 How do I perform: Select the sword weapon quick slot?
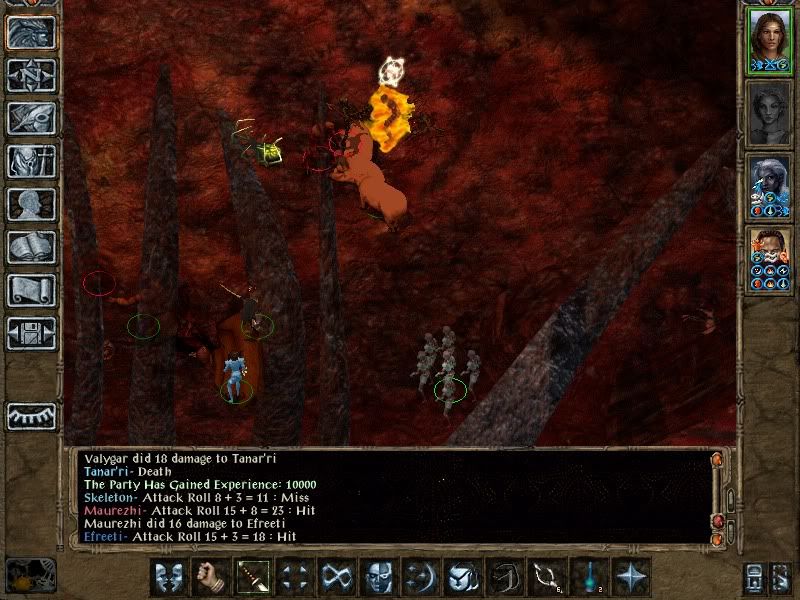[x=253, y=577]
